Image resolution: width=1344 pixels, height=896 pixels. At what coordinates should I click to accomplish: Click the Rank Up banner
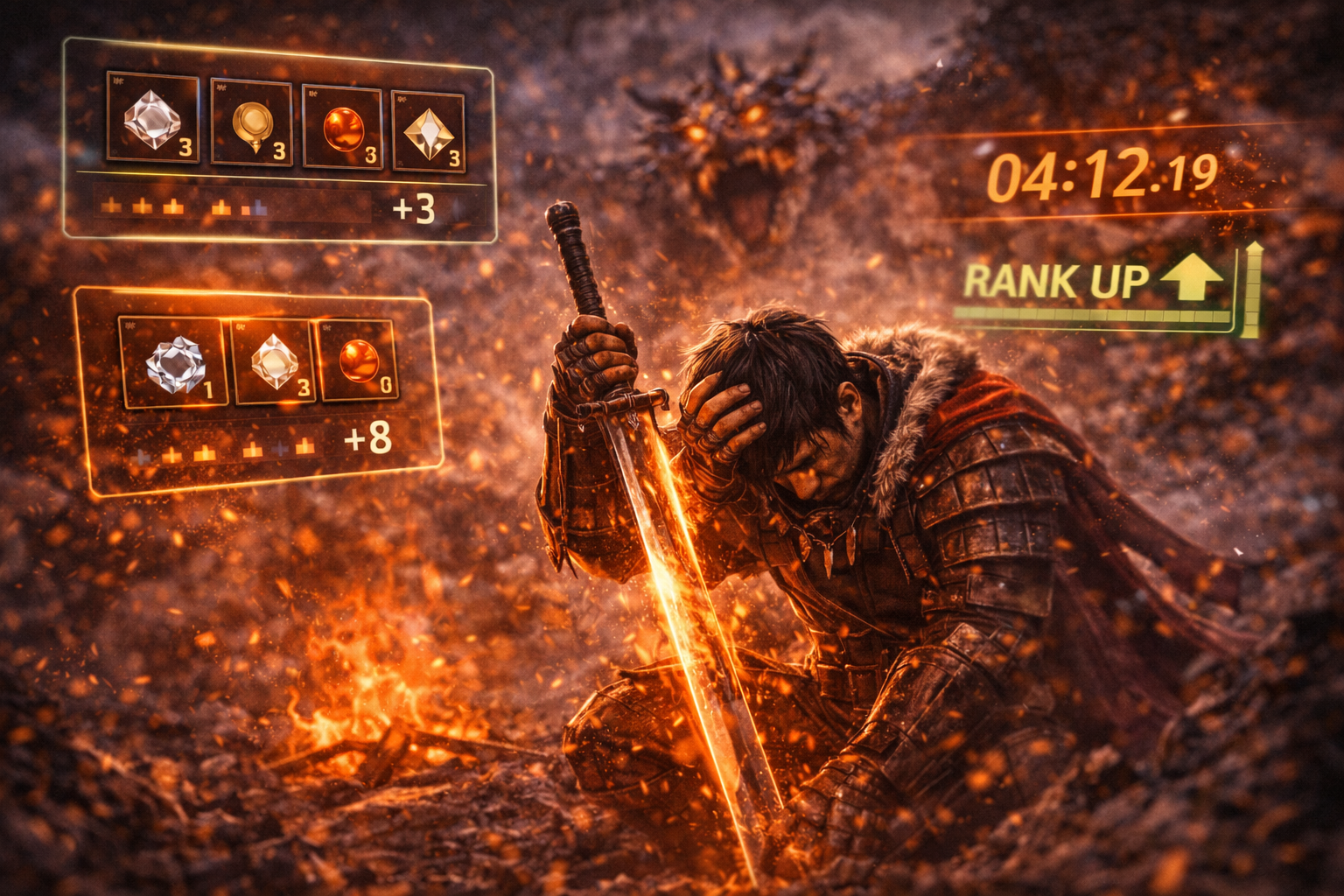1094,282
